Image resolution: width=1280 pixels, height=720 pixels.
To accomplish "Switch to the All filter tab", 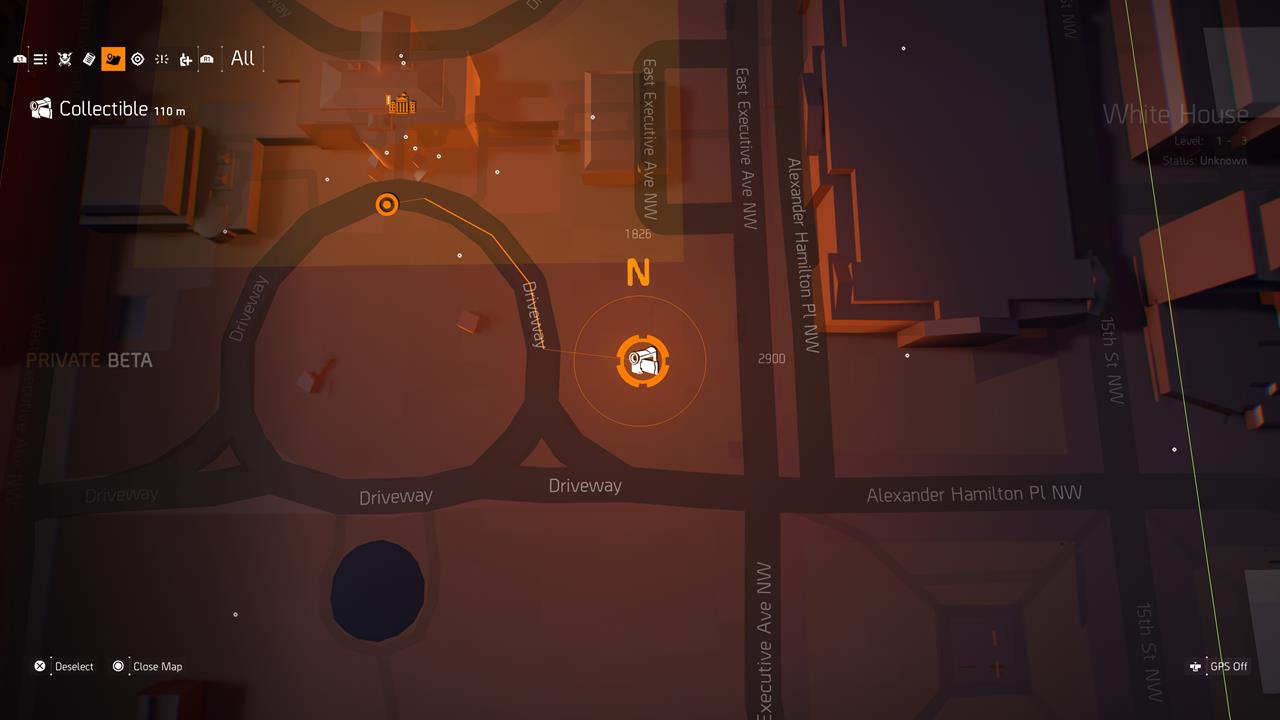I will click(x=242, y=58).
